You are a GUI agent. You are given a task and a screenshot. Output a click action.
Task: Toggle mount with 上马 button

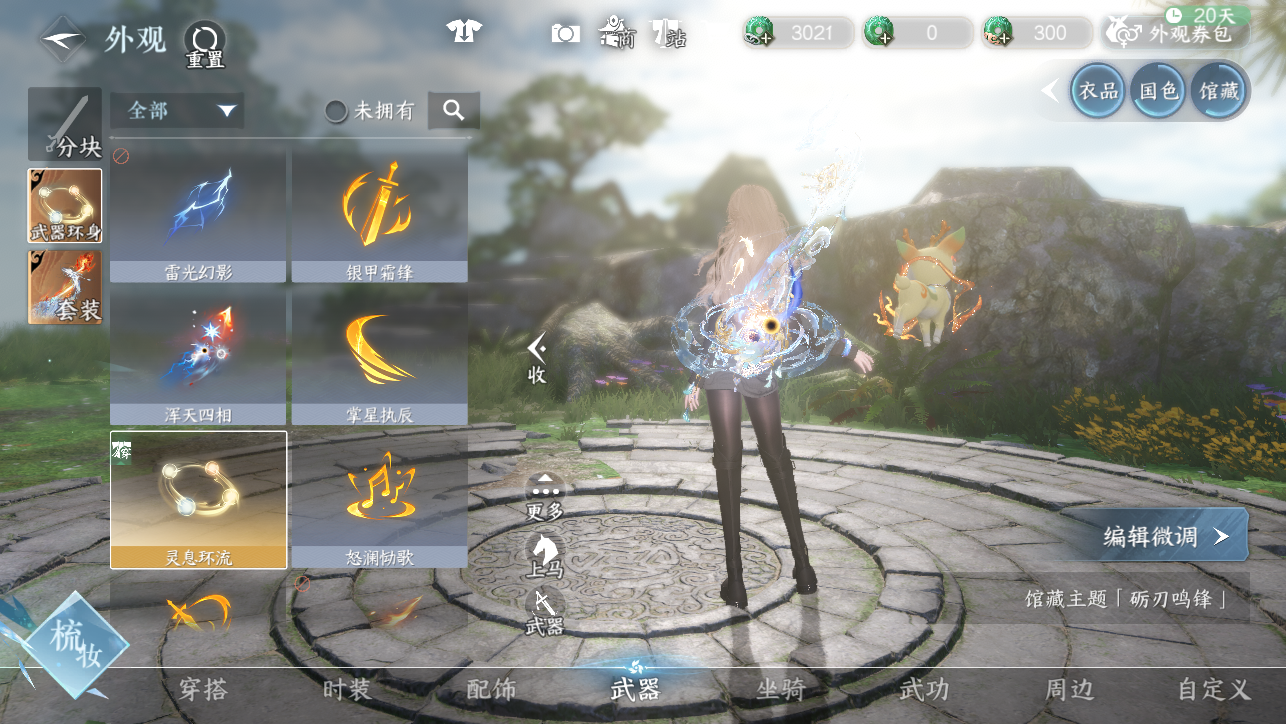(x=545, y=555)
